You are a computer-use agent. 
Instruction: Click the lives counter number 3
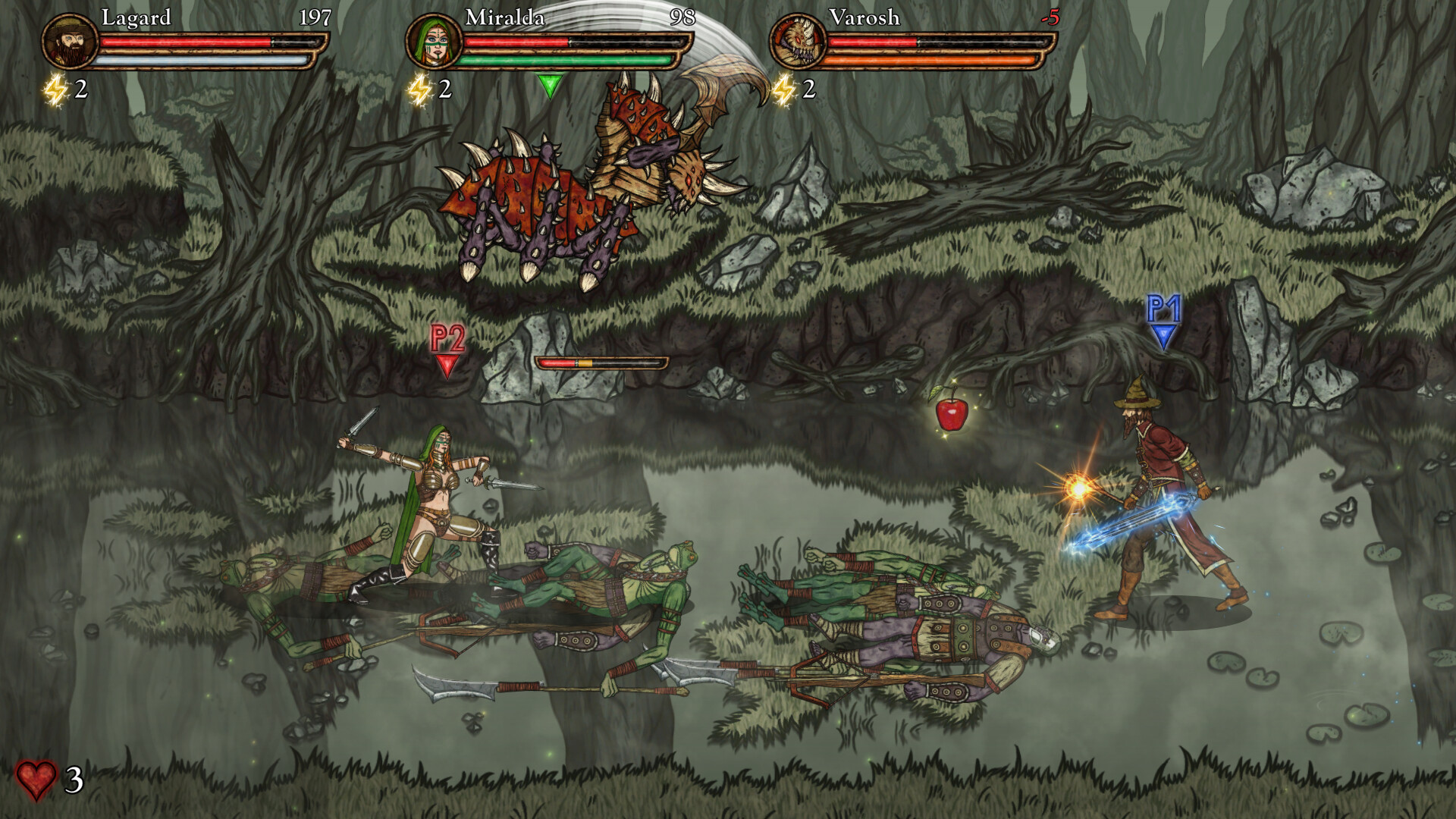click(x=74, y=778)
